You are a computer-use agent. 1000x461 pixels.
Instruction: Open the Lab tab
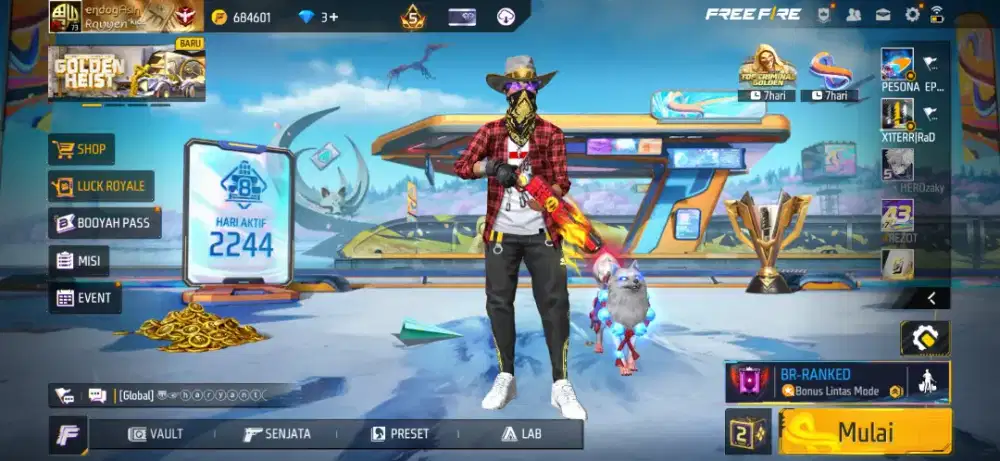[x=520, y=434]
